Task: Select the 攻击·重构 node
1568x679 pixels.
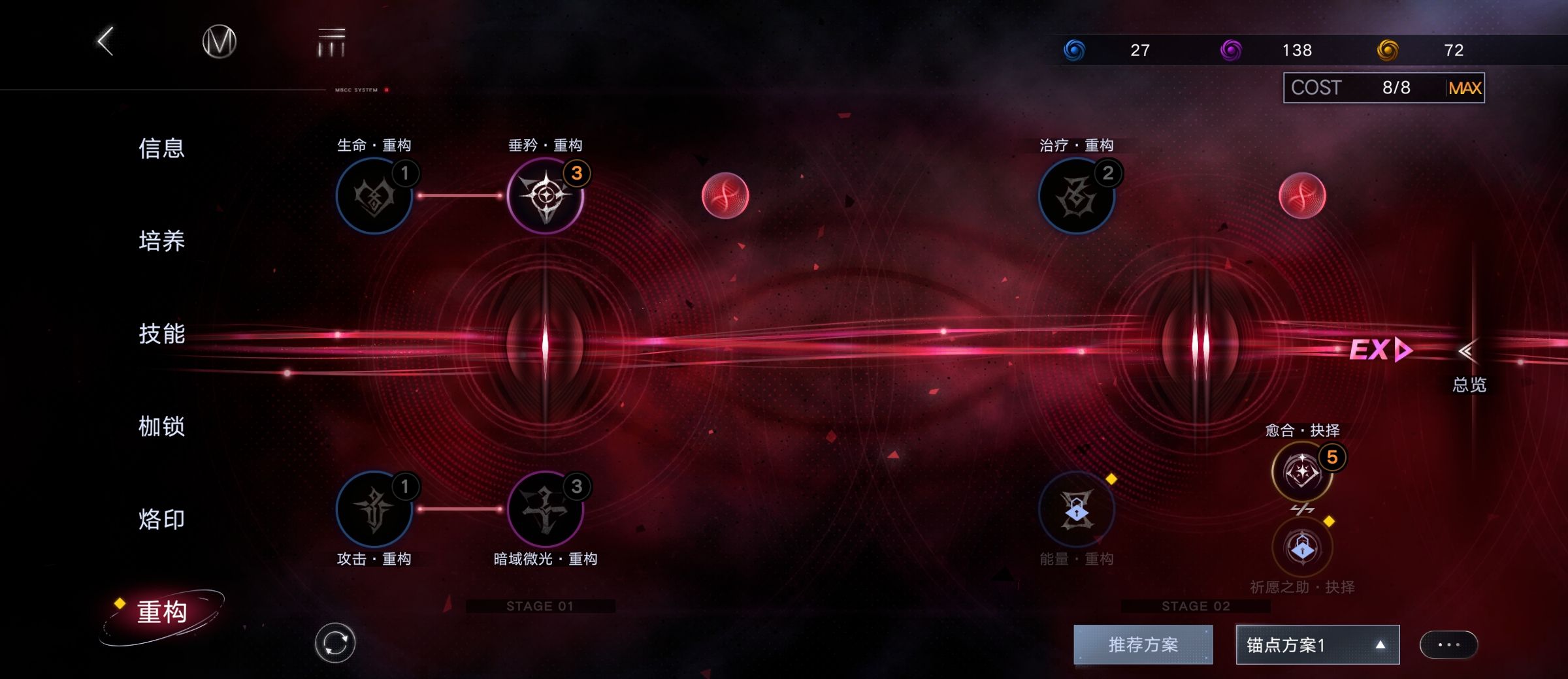Action: [374, 509]
